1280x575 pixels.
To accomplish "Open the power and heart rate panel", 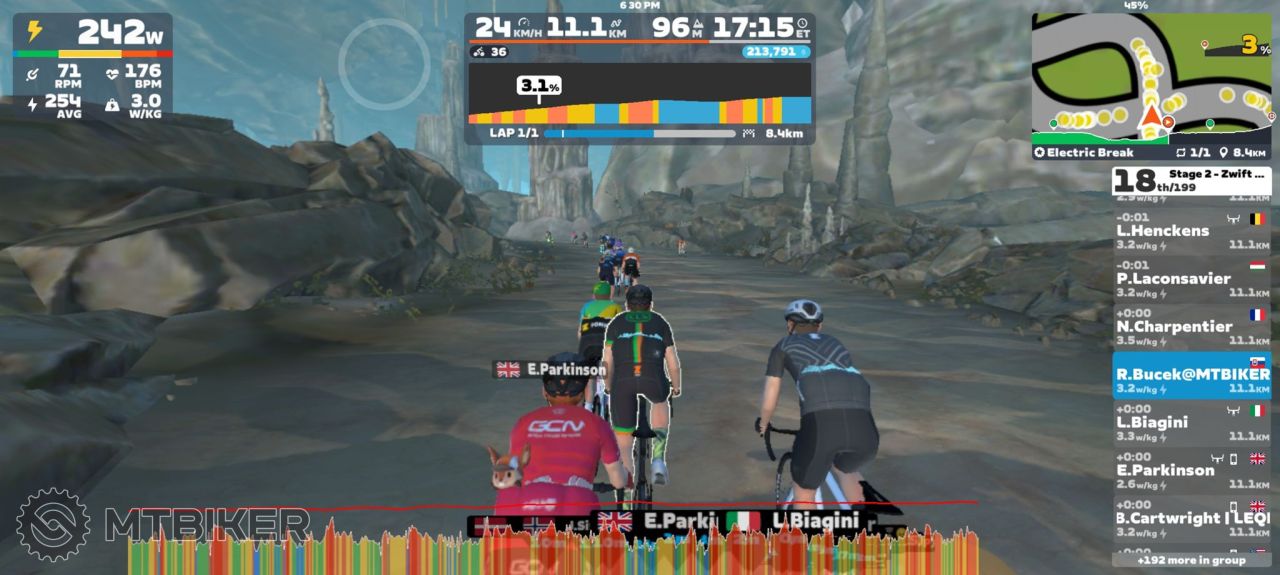I will click(x=92, y=66).
